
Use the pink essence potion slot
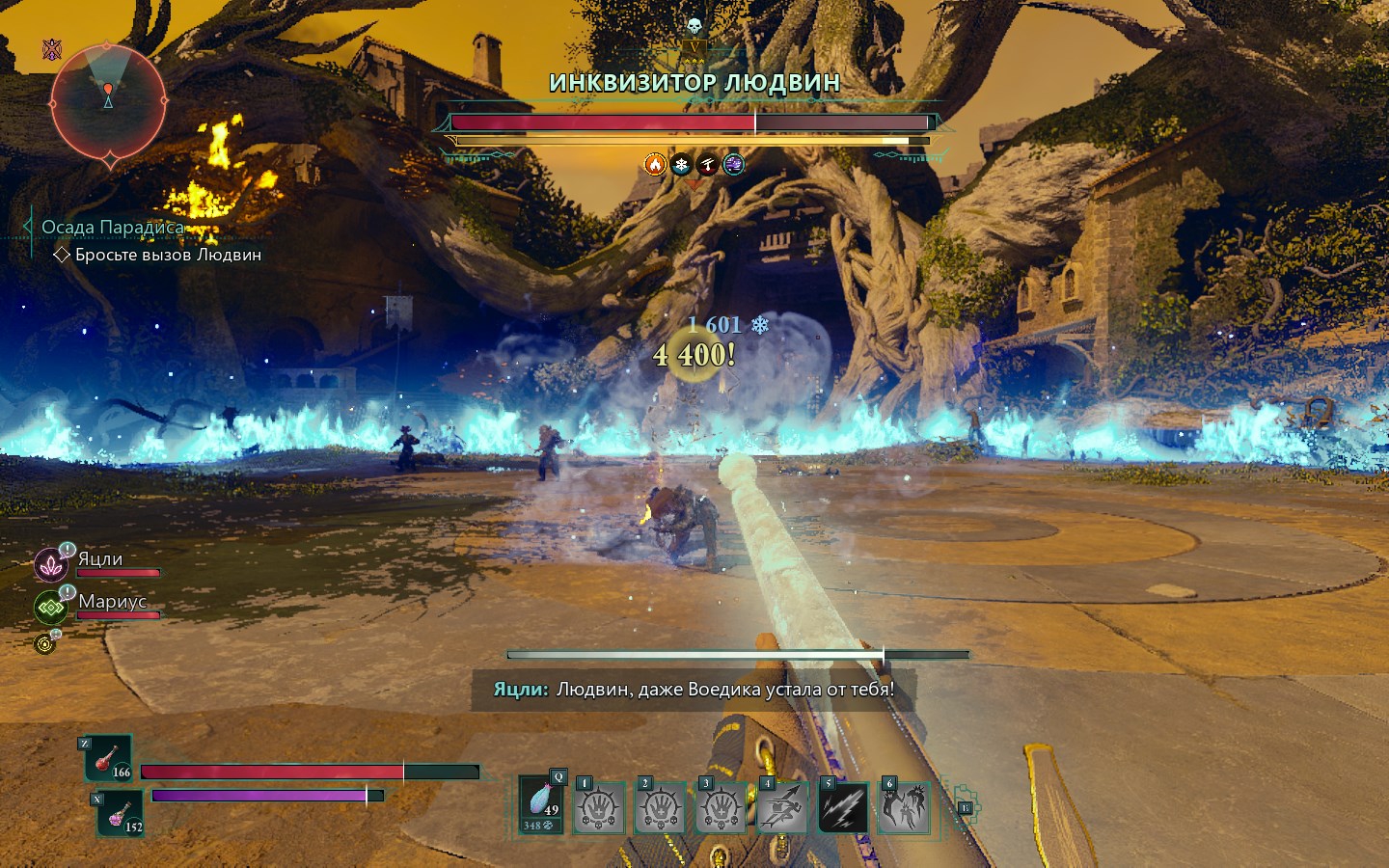(121, 812)
